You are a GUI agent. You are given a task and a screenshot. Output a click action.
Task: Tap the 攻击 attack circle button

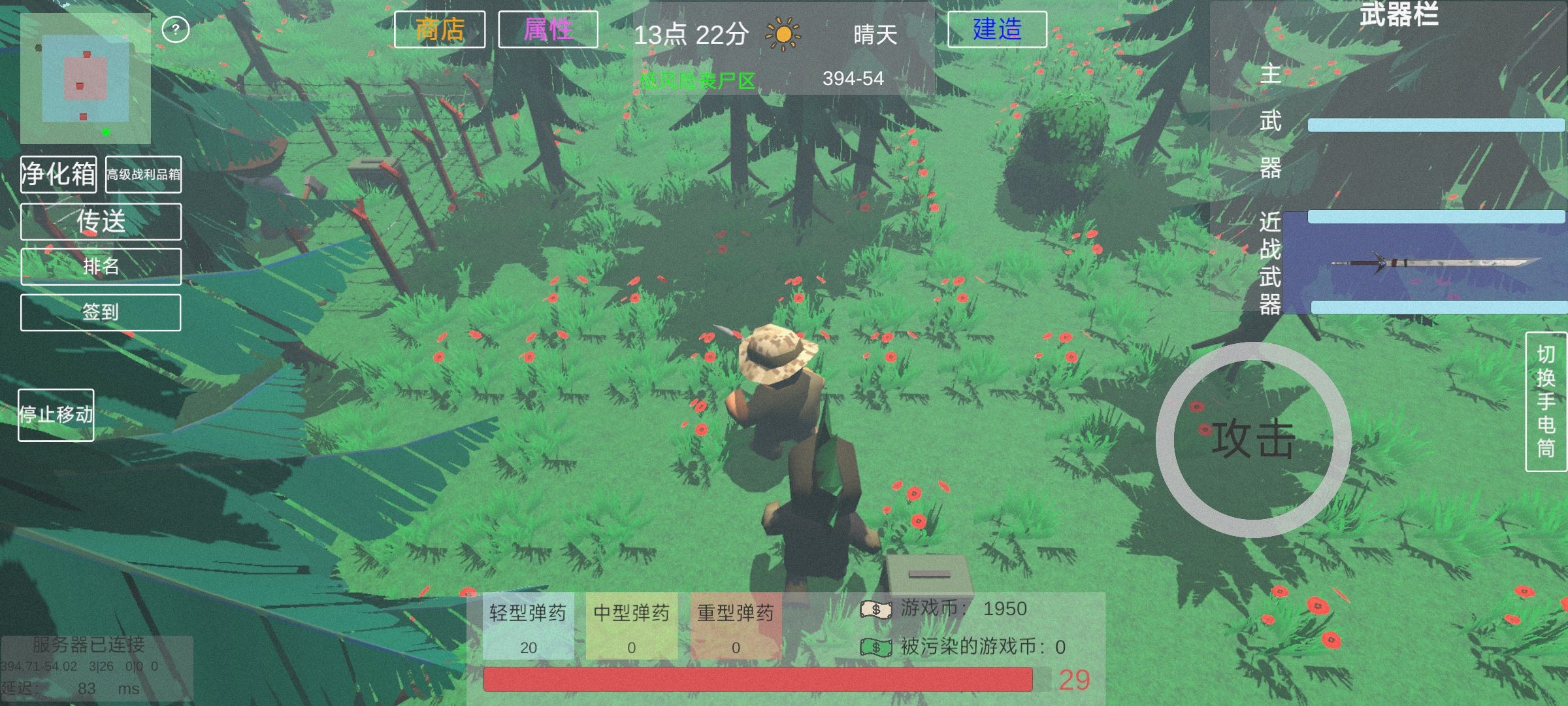tap(1253, 439)
